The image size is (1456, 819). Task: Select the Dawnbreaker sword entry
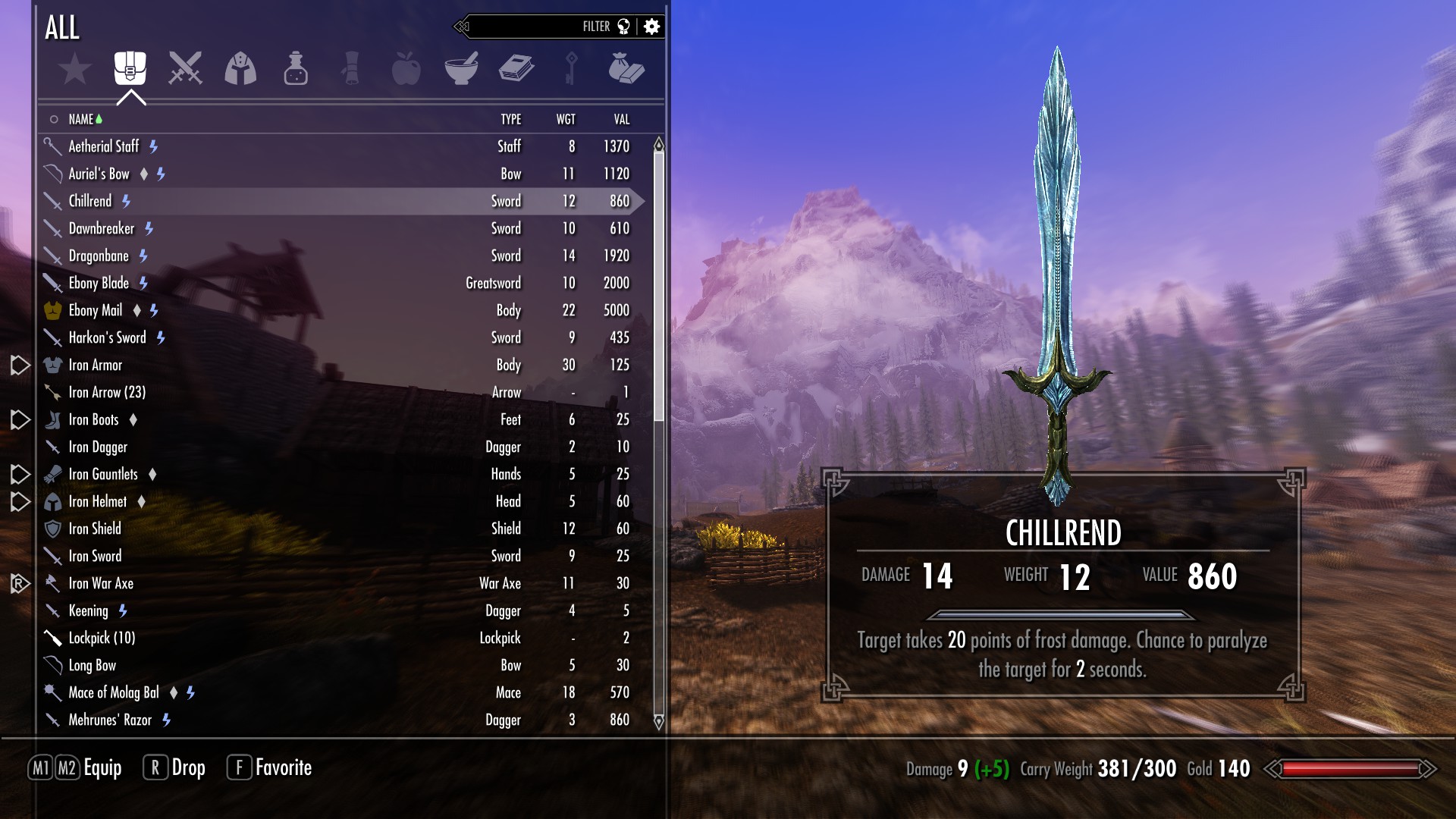tap(102, 228)
